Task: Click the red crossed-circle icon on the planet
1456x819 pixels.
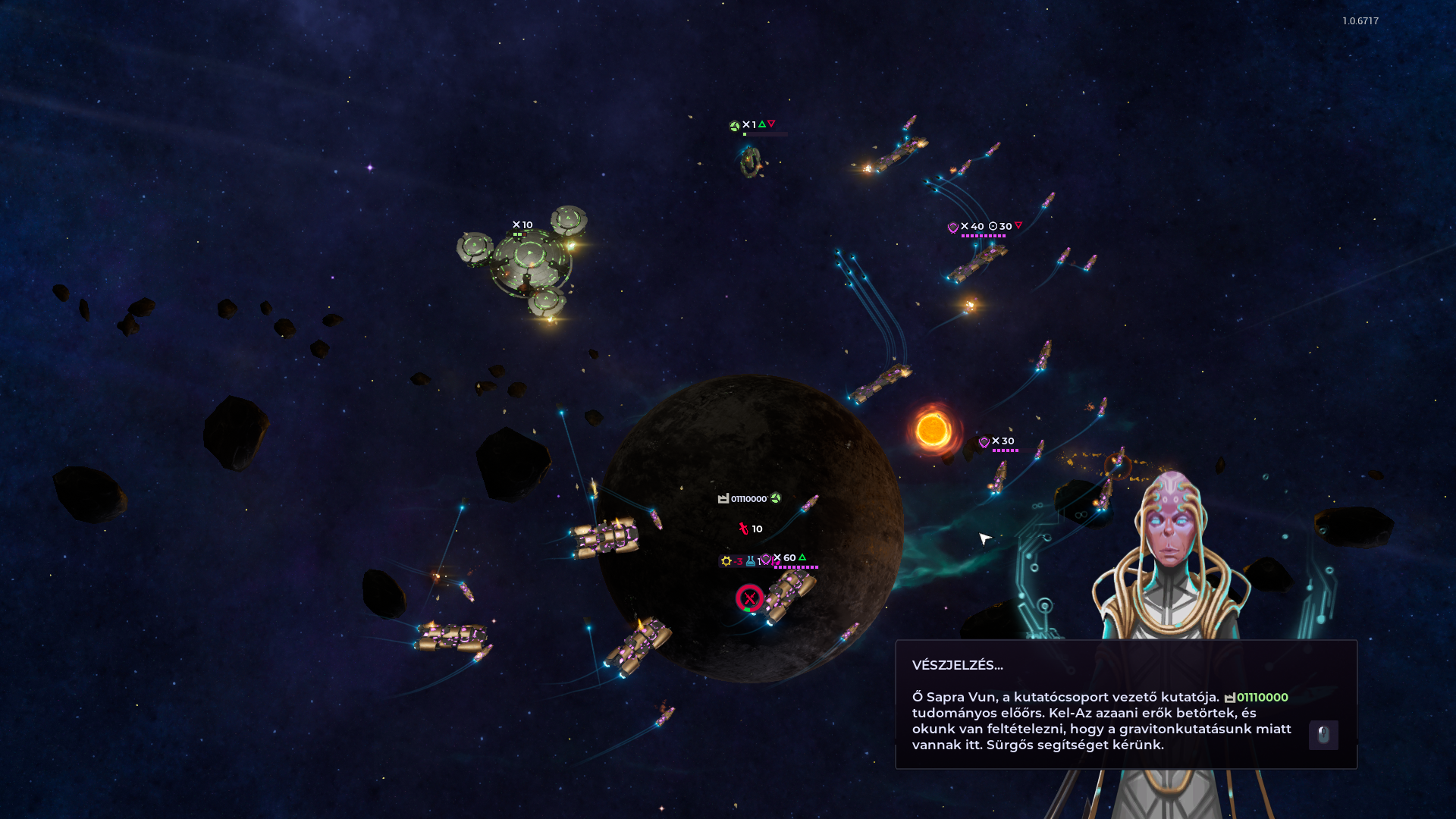Action: [x=749, y=598]
